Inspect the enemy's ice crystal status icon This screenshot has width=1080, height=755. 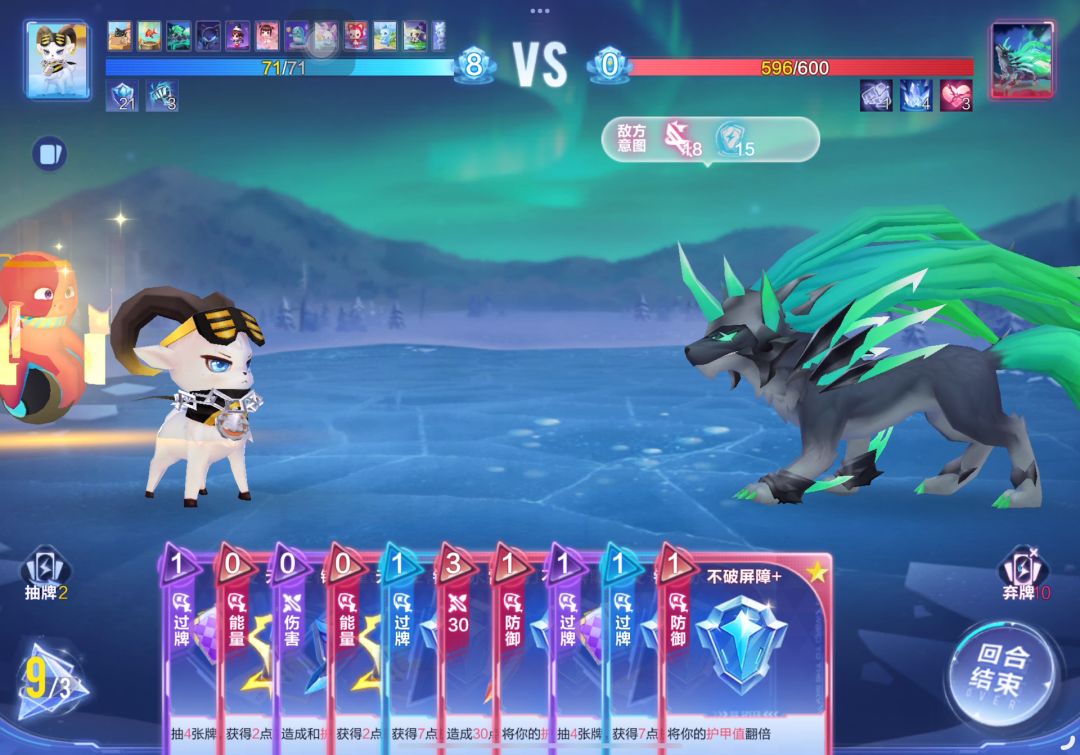[x=916, y=96]
